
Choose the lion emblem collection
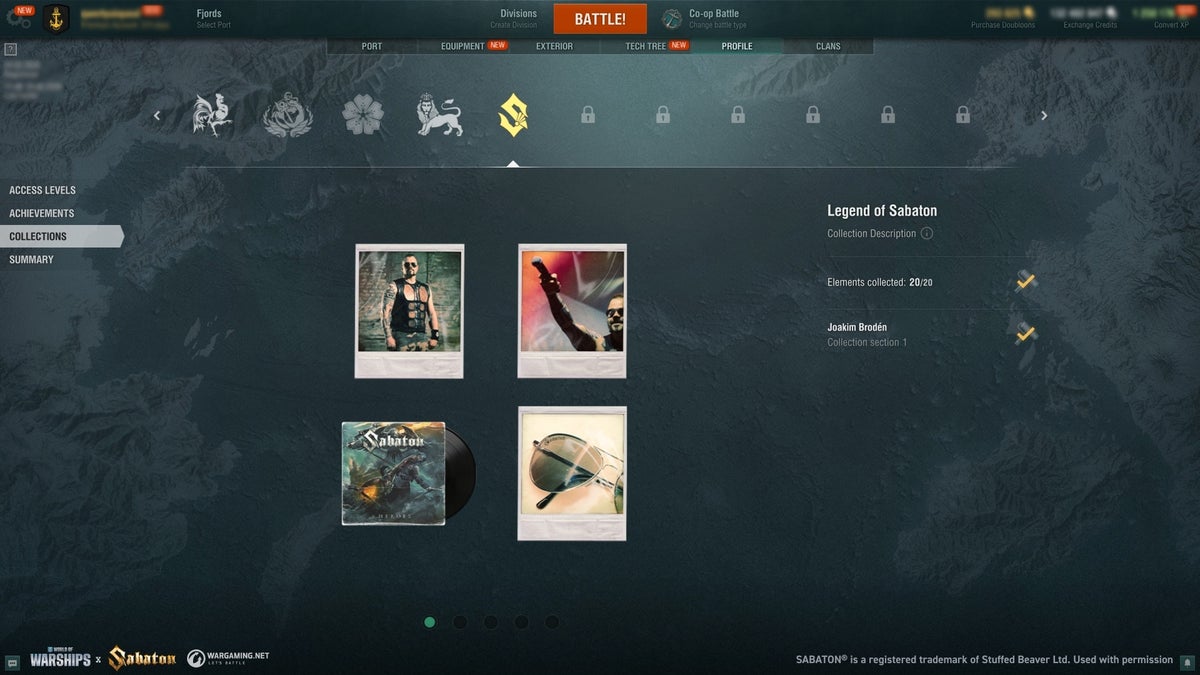[439, 116]
